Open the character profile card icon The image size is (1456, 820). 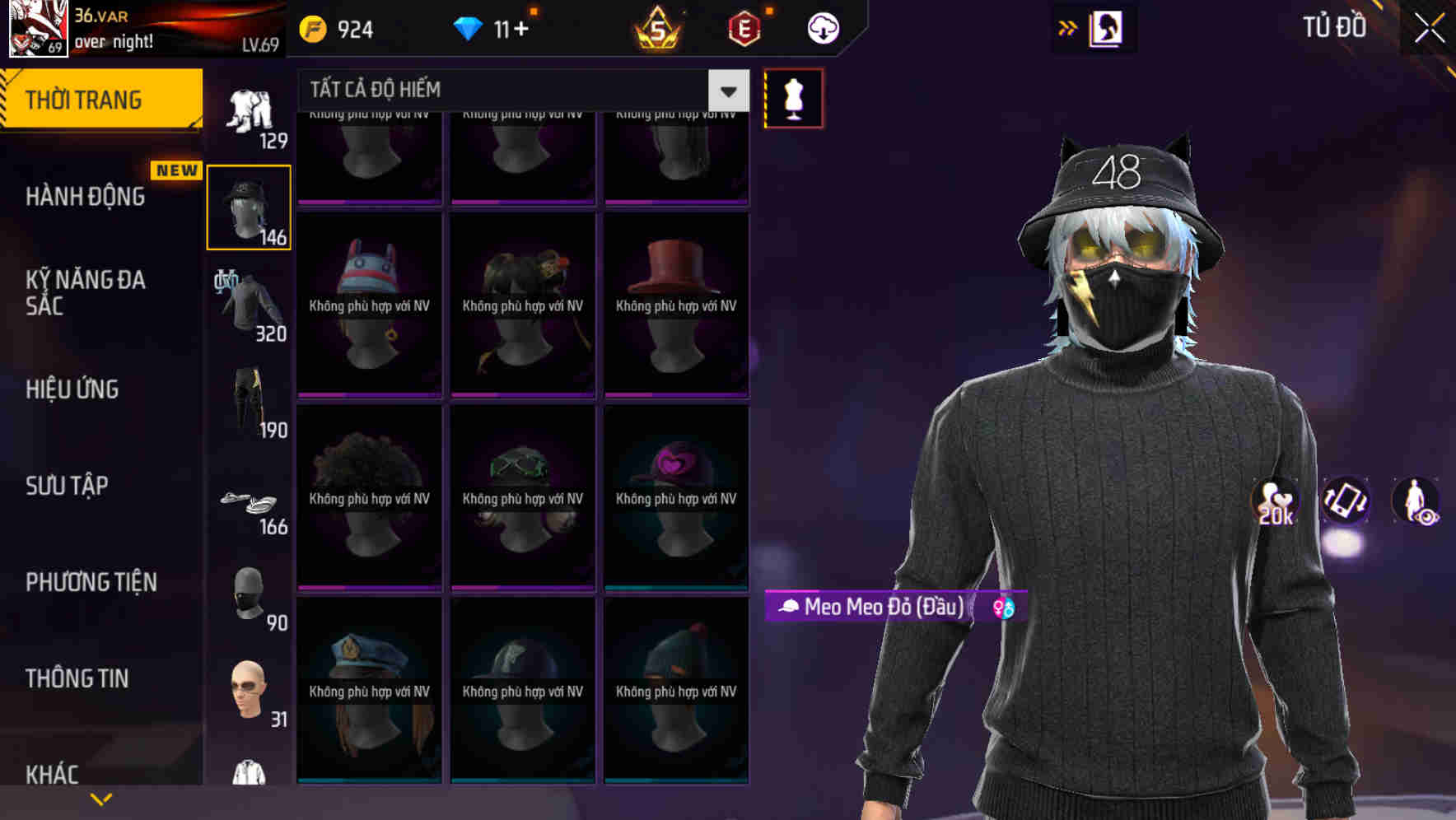click(x=1107, y=27)
